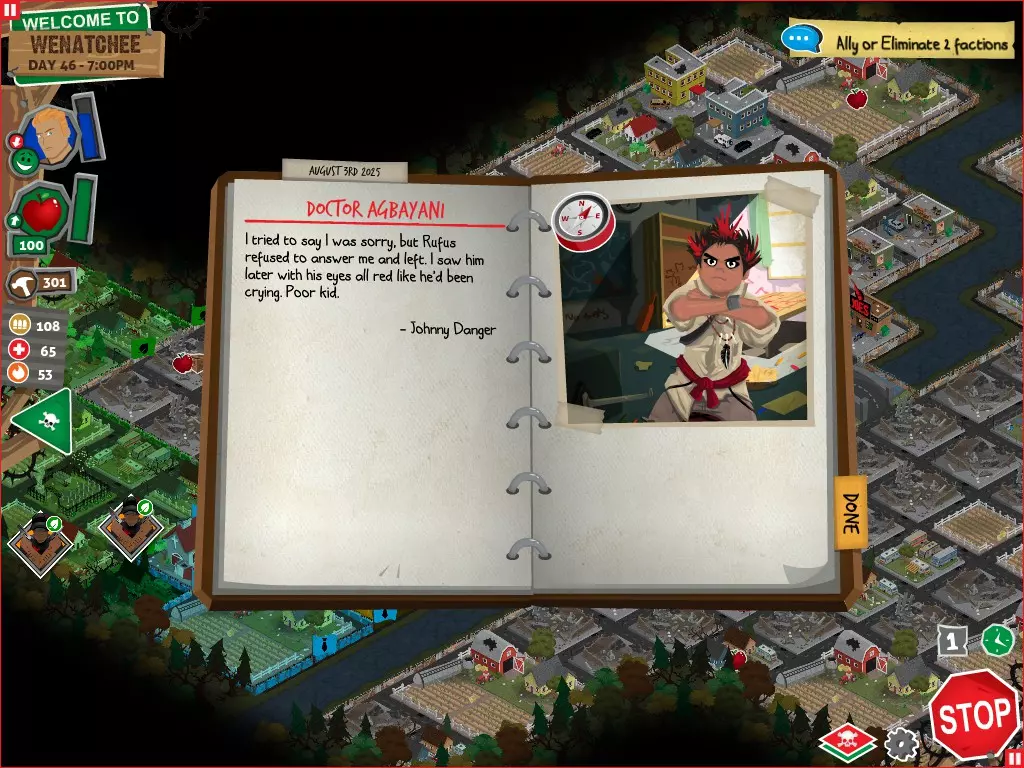The width and height of the screenshot is (1024, 768).
Task: Click the green skull triangle button
Action: click(45, 421)
